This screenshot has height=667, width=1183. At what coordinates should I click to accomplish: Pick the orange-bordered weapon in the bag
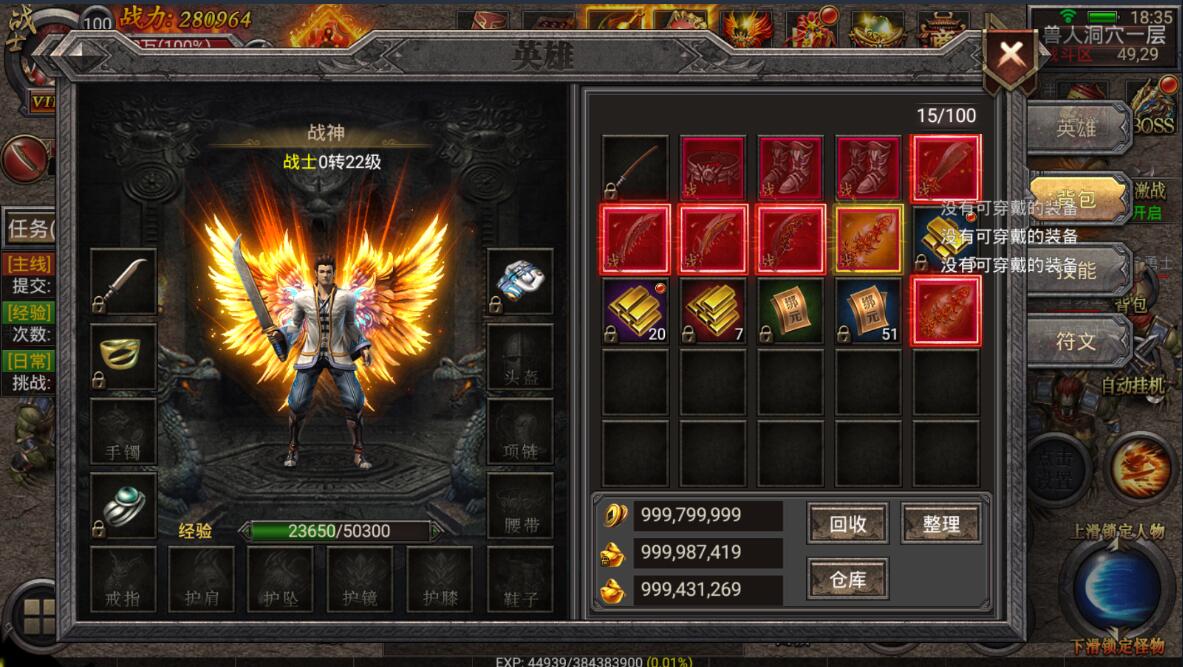(868, 240)
